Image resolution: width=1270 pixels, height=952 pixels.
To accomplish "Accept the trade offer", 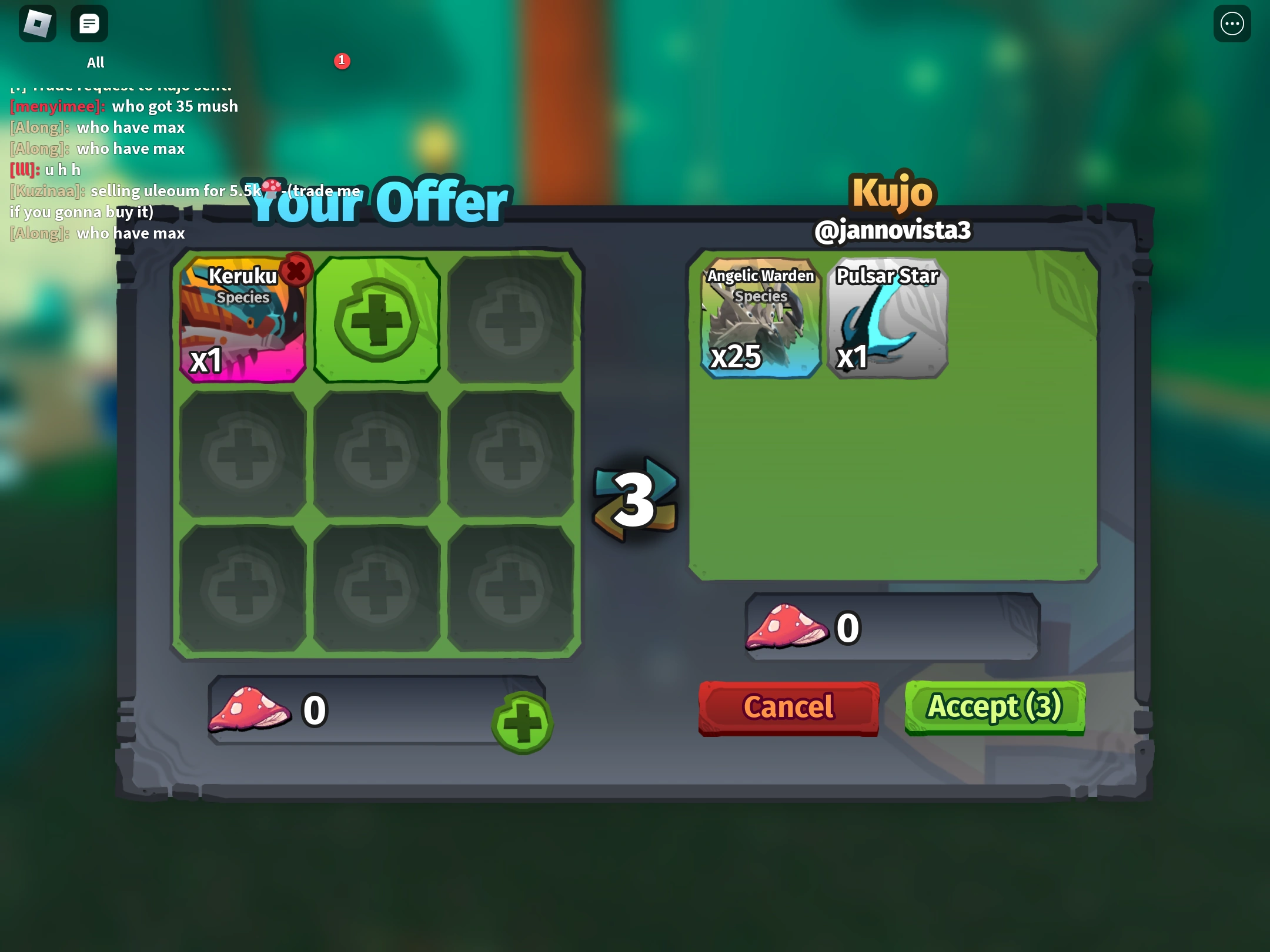I will (994, 707).
